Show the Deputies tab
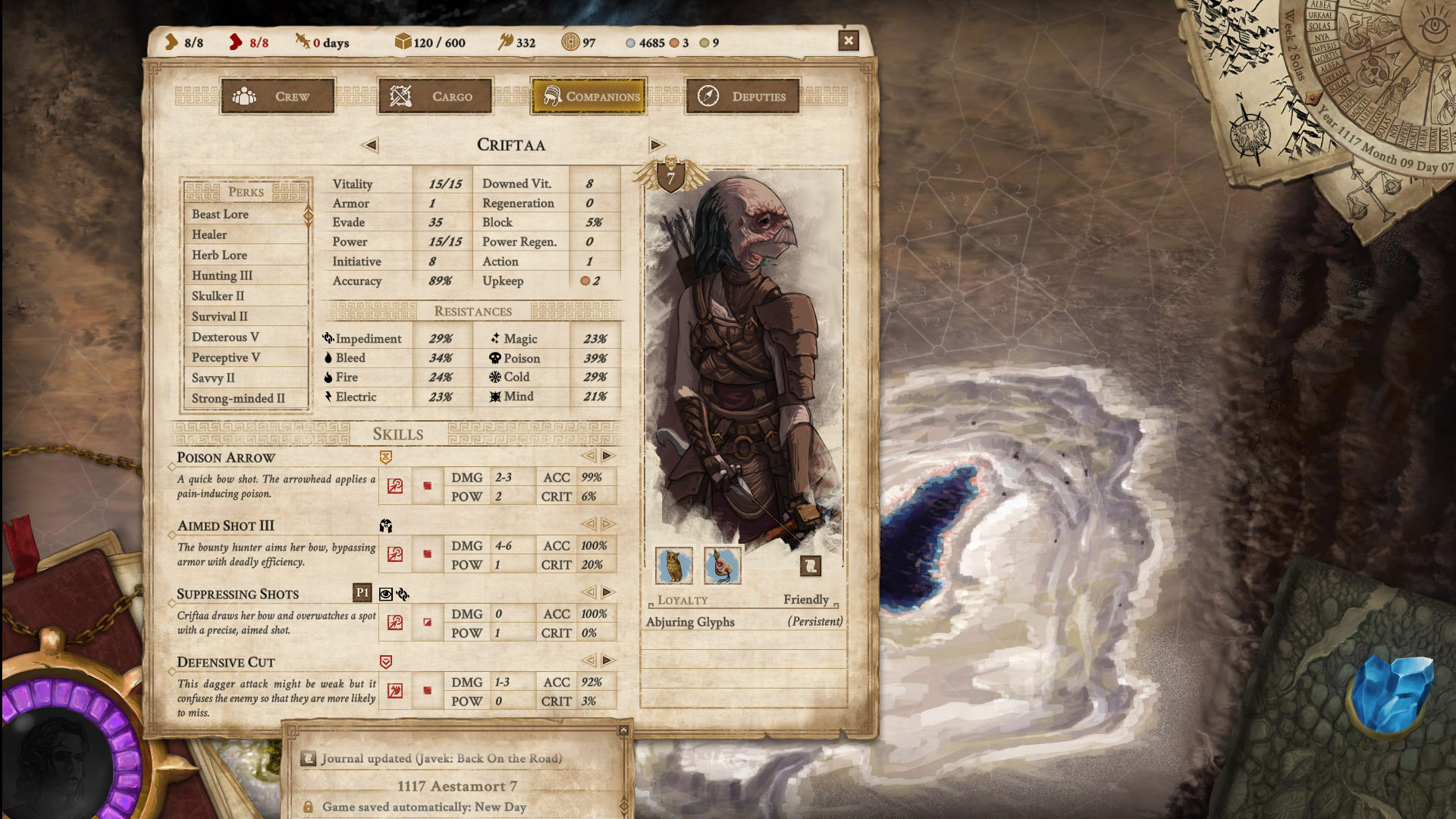The image size is (1456, 819). (x=742, y=96)
